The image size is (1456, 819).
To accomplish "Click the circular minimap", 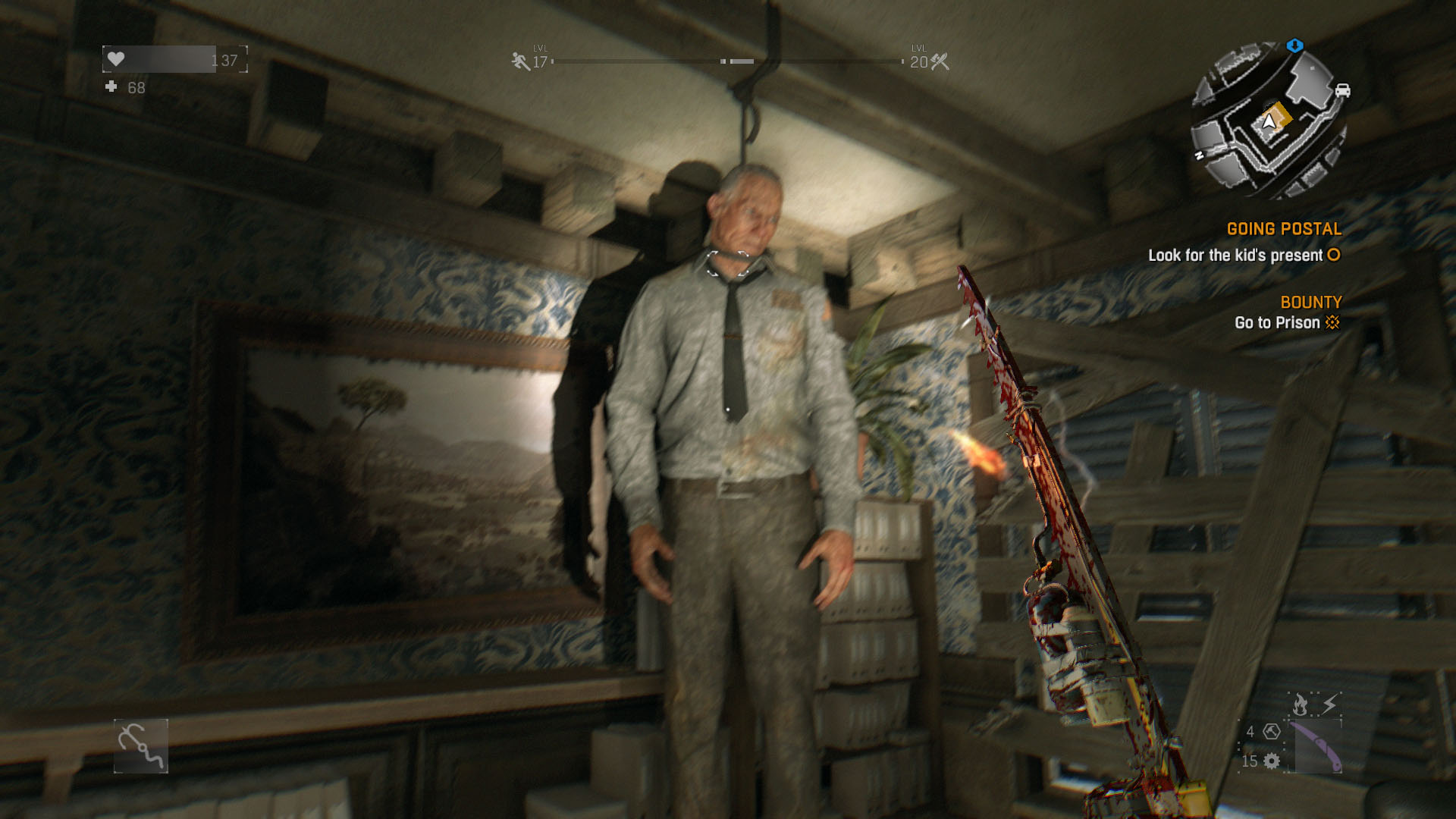I will coord(1268,123).
